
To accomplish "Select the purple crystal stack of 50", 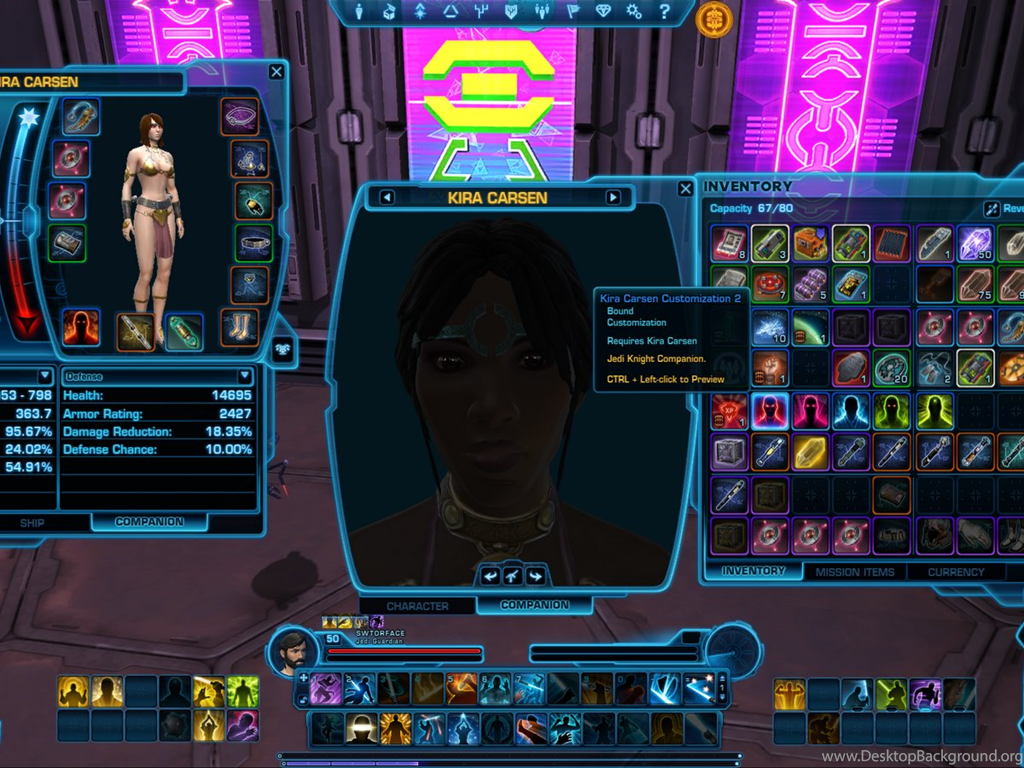I will tap(975, 243).
